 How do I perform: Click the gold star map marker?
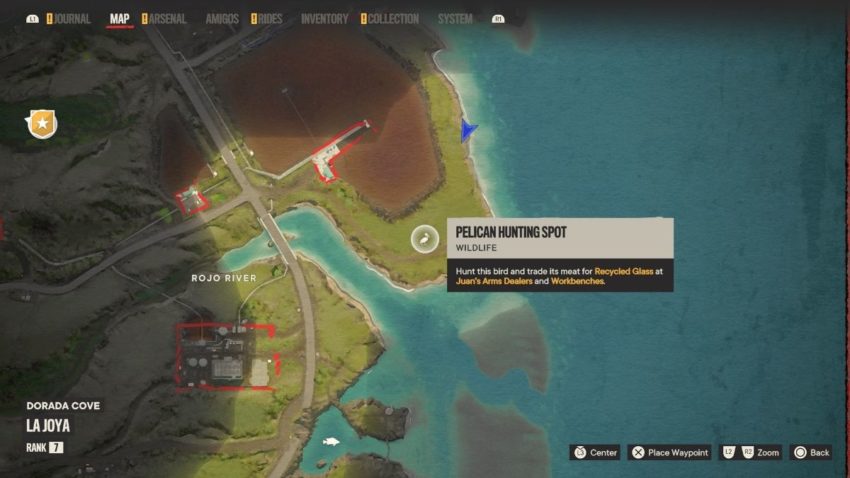[42, 124]
